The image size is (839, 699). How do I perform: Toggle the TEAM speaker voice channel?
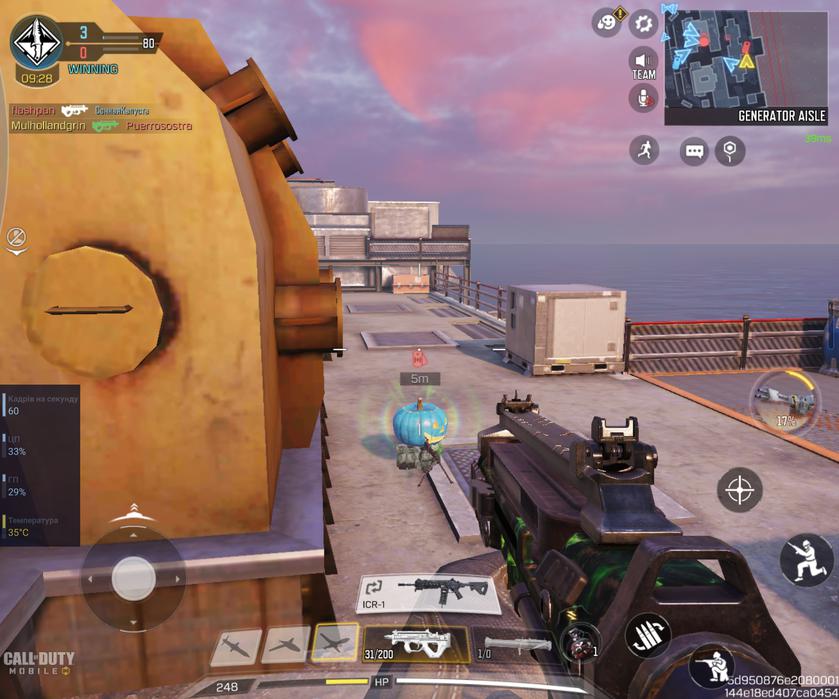pyautogui.click(x=643, y=64)
